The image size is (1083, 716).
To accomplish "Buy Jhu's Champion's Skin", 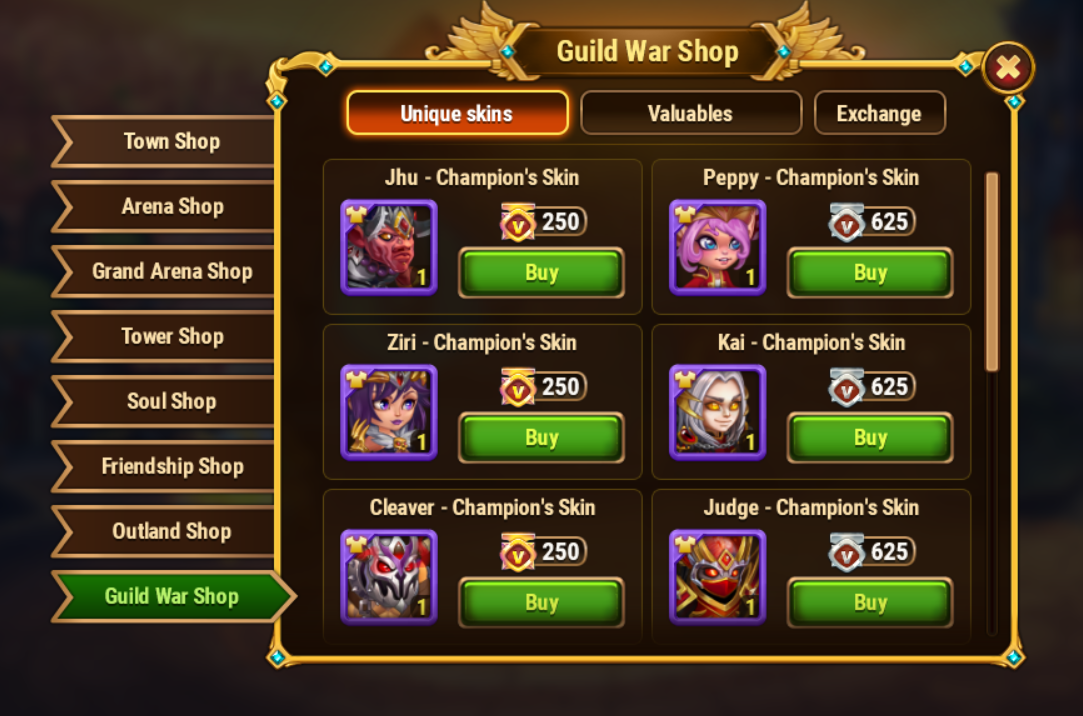I will pos(541,273).
